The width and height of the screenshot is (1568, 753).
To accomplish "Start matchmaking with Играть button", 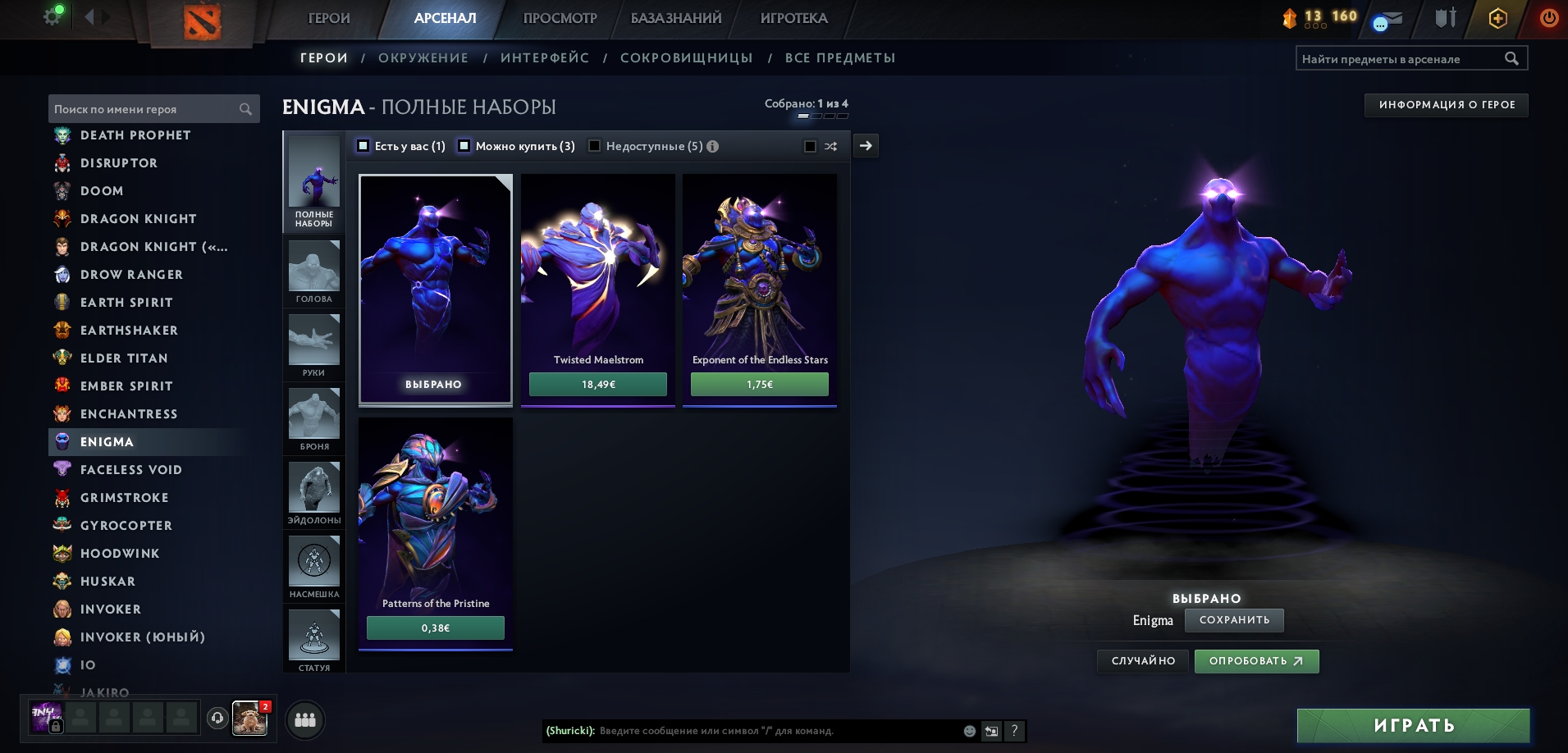I will pyautogui.click(x=1413, y=726).
